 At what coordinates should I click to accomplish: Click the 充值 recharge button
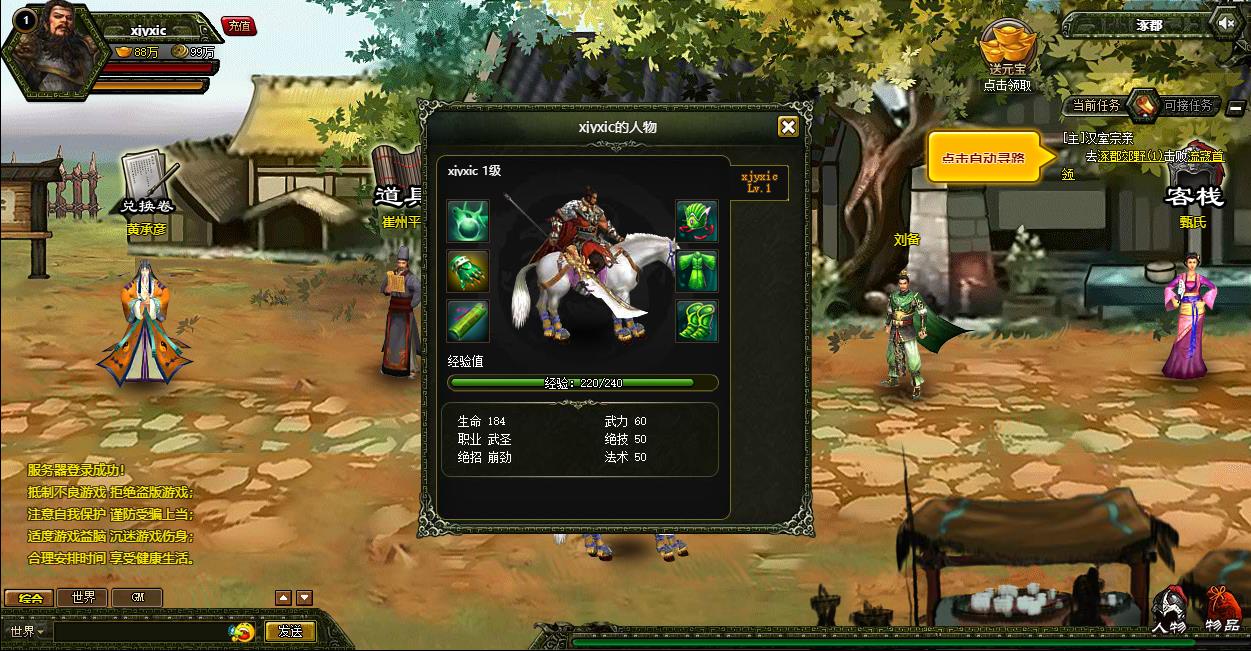pos(240,26)
